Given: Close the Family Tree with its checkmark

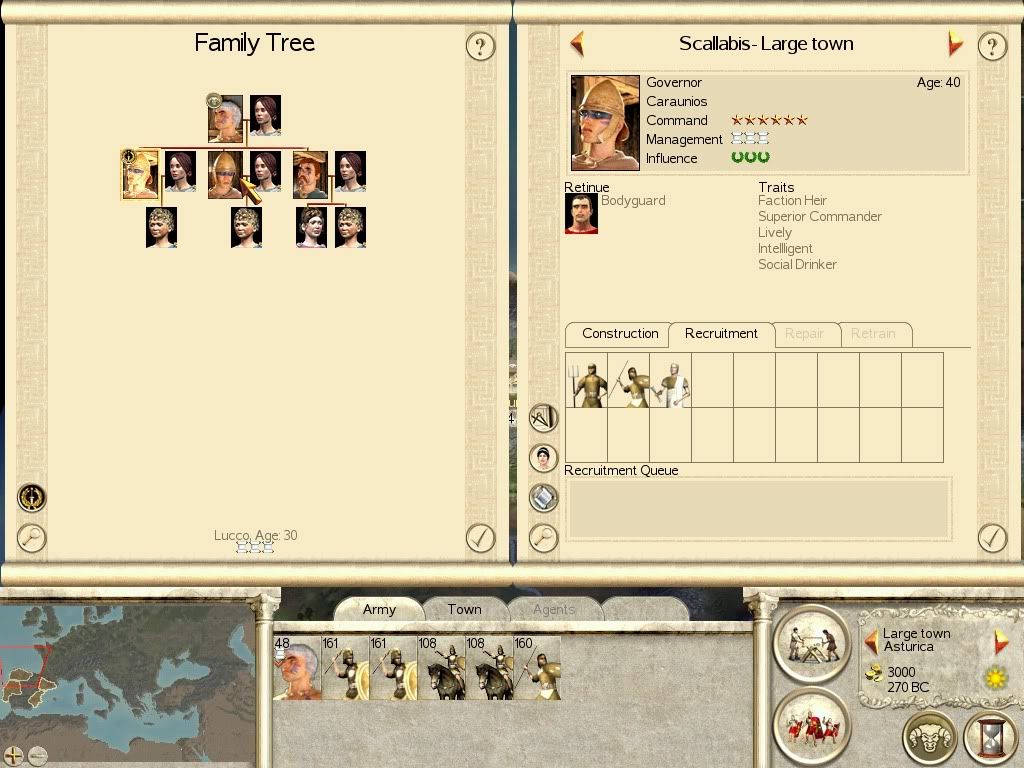Looking at the screenshot, I should [x=481, y=538].
